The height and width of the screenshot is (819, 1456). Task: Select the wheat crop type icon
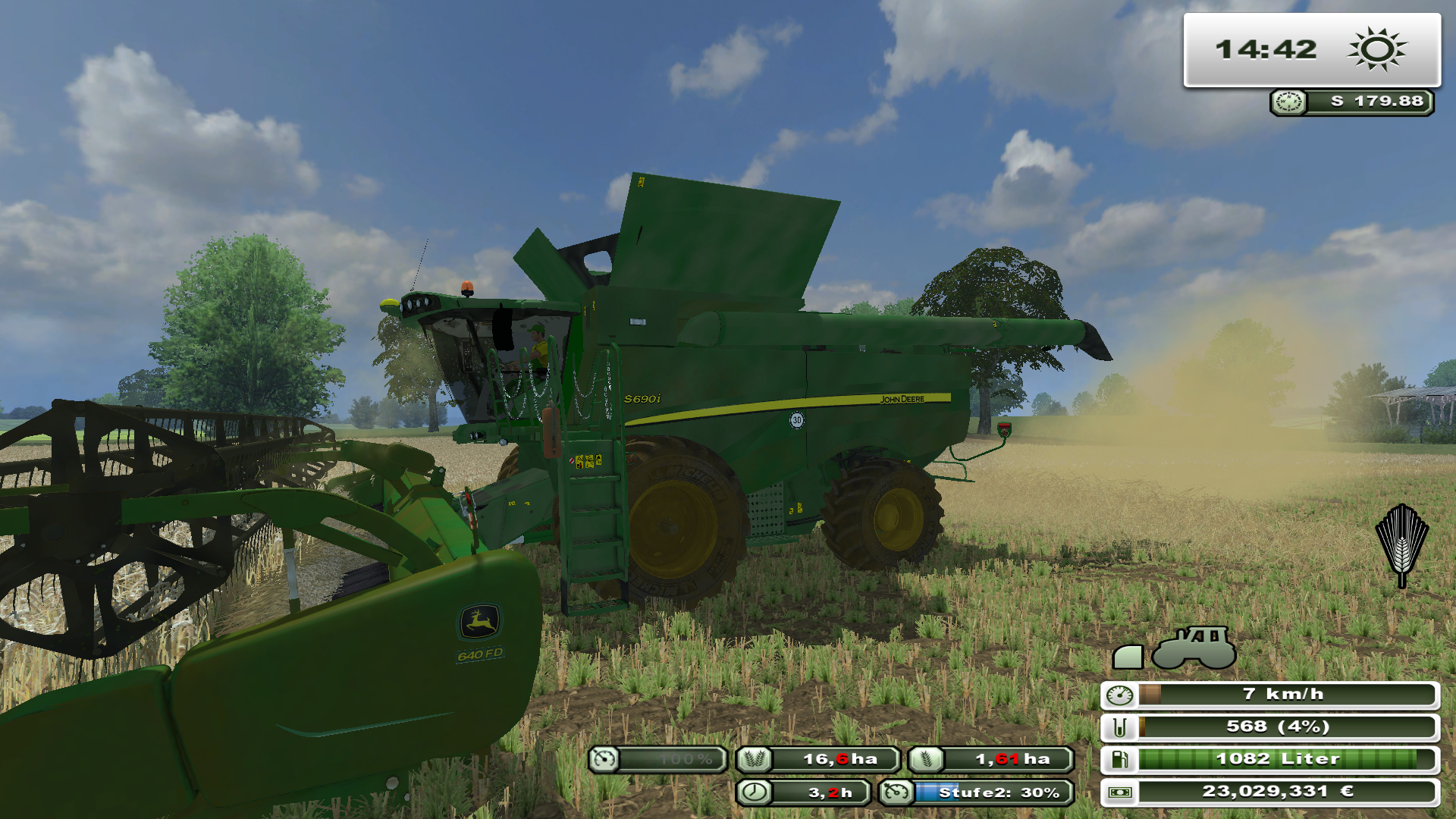tap(1401, 544)
